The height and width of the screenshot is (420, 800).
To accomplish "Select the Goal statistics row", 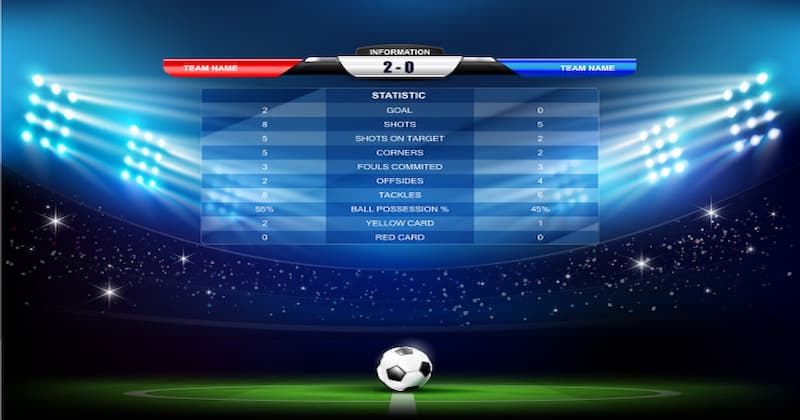I will 399,110.
